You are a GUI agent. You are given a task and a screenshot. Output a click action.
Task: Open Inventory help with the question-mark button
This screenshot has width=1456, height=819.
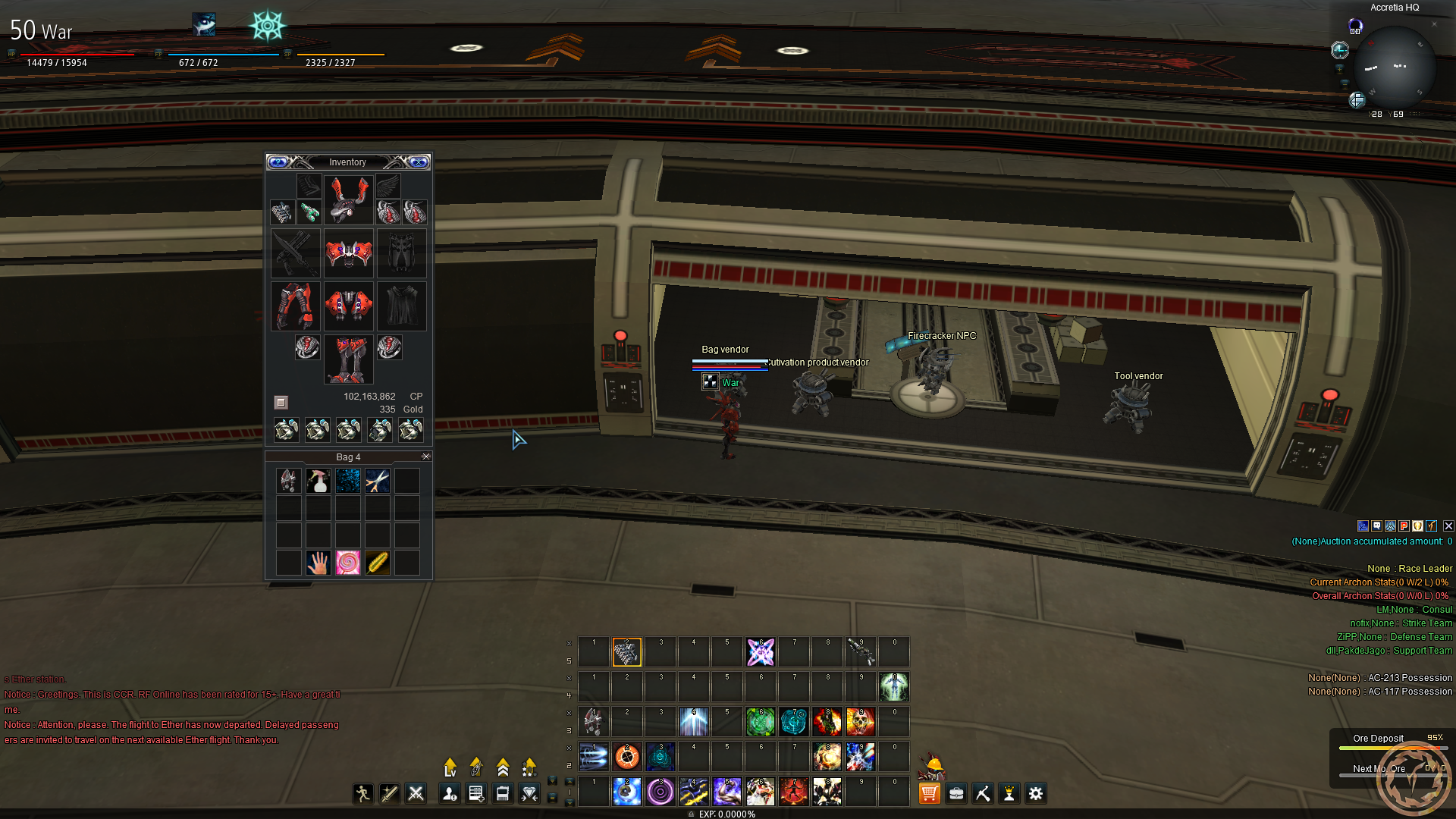click(278, 162)
